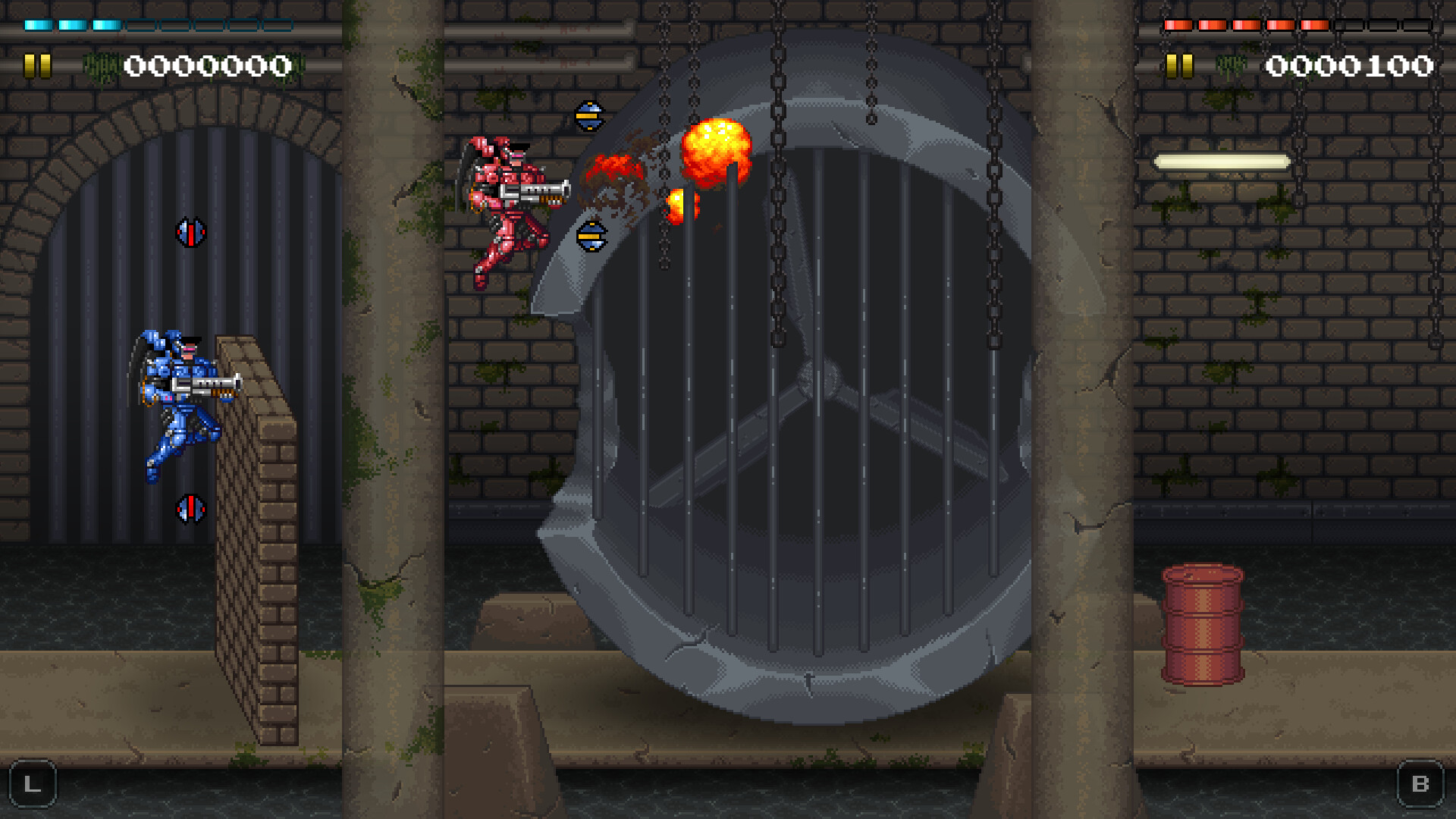Click the glowing light fixture on the right wall
This screenshot has height=819, width=1456.
[x=1222, y=160]
